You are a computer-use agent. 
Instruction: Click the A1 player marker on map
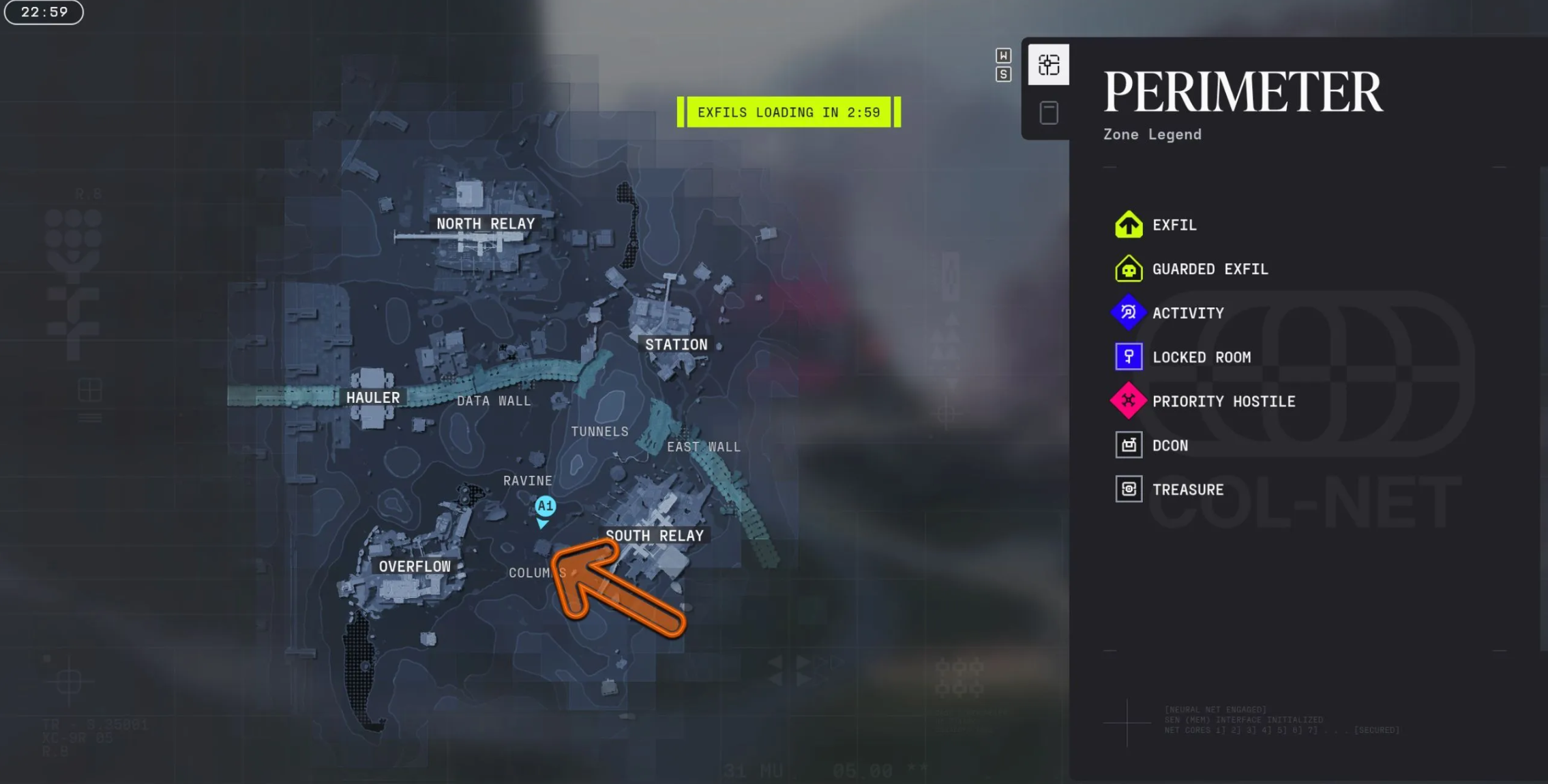(x=544, y=507)
